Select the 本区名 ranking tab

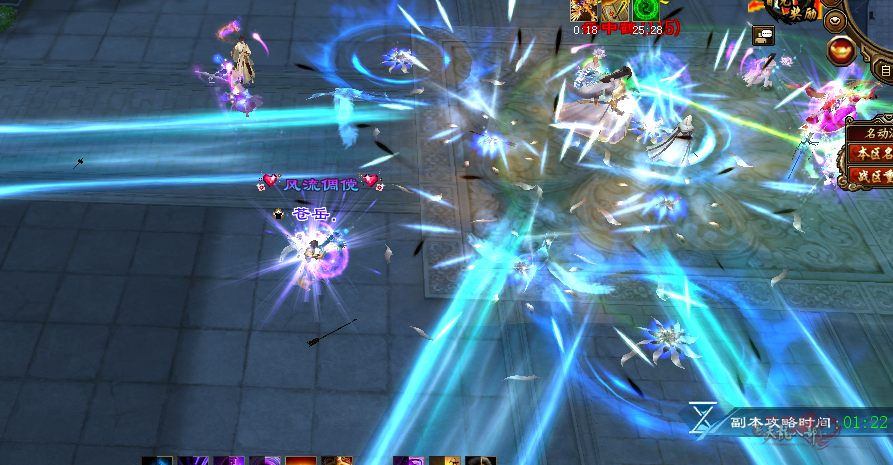(870, 153)
